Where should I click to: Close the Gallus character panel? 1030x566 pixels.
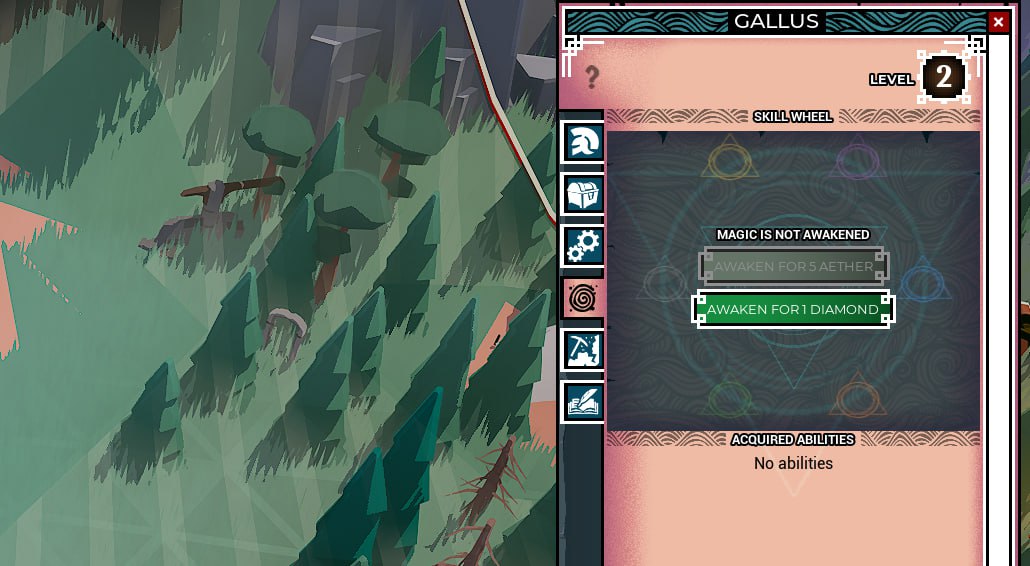[x=998, y=22]
